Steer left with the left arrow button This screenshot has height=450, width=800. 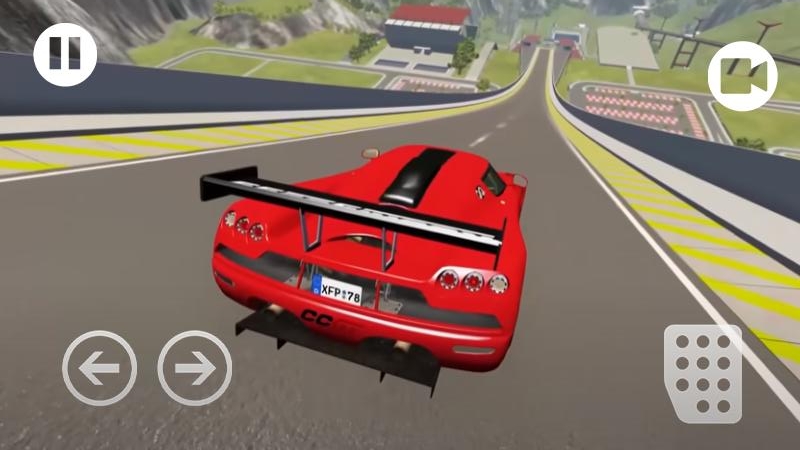[99, 367]
